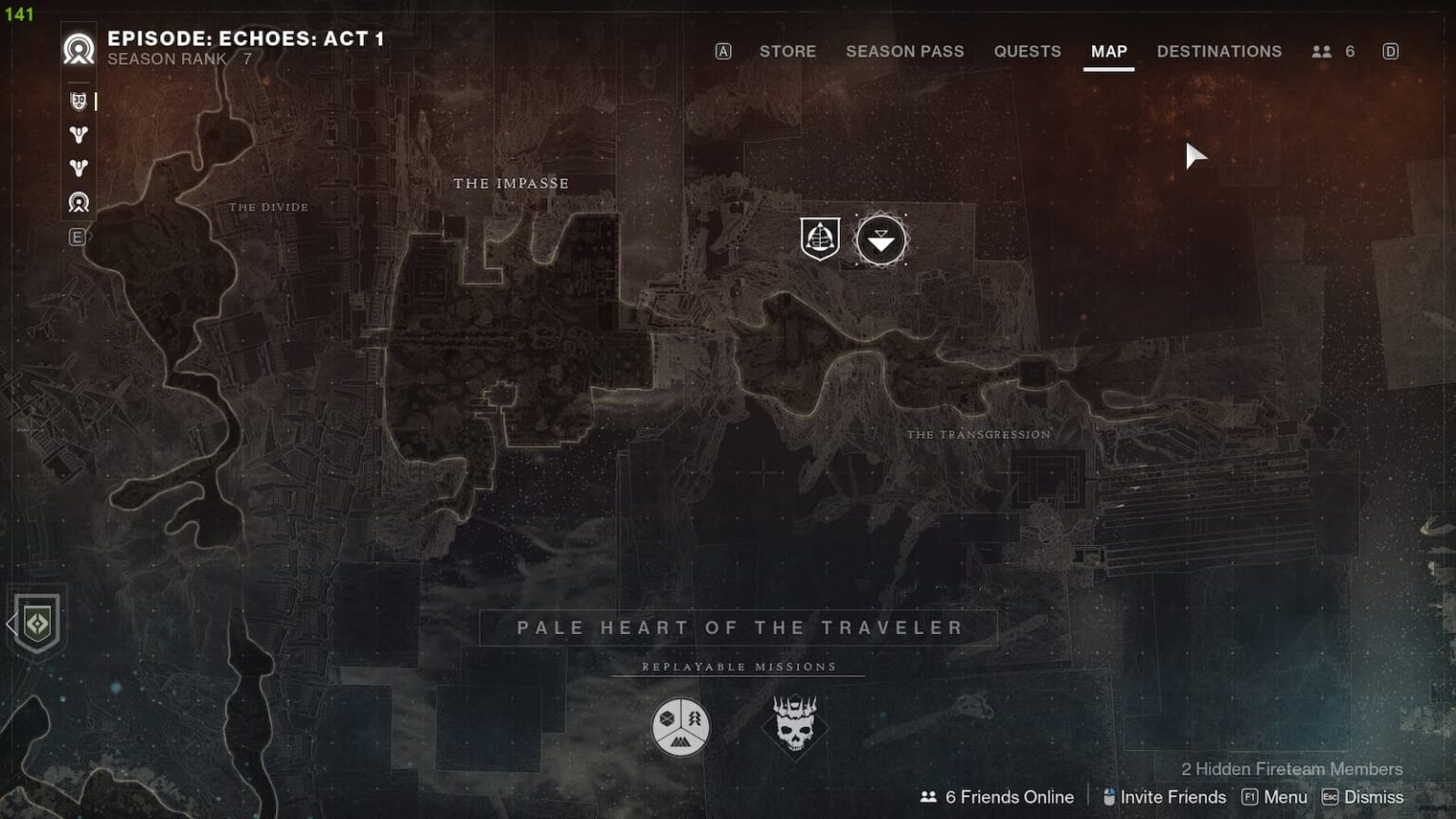Switch to the Destinations tab
The image size is (1456, 819).
(1219, 51)
